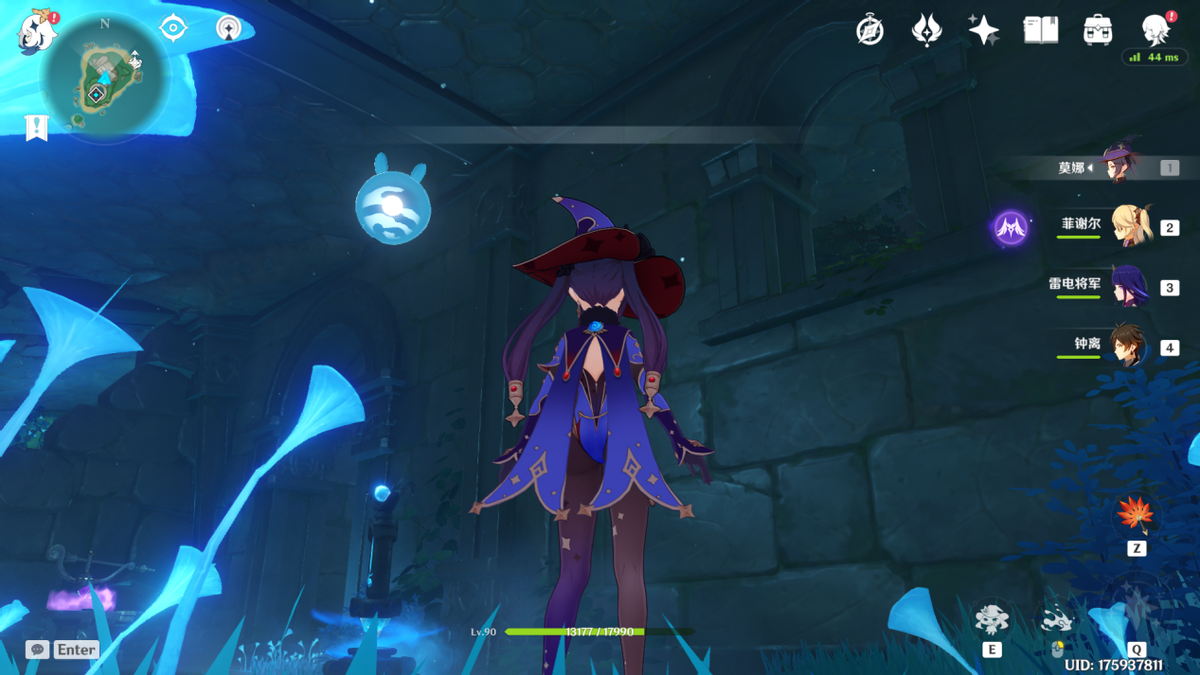The width and height of the screenshot is (1200, 675).
Task: Trigger the faded elemental burst icon
Action: tap(1136, 608)
